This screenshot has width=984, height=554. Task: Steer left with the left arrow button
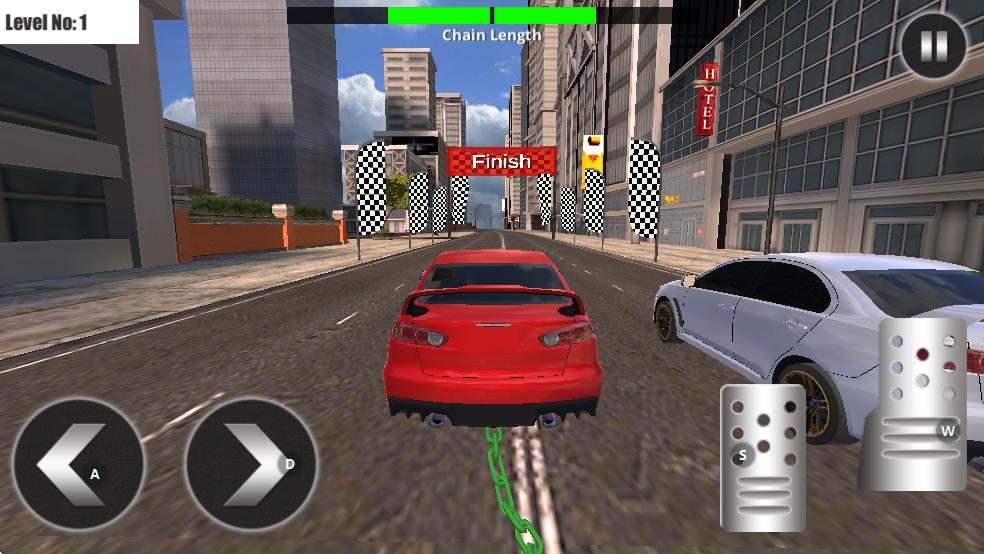79,463
